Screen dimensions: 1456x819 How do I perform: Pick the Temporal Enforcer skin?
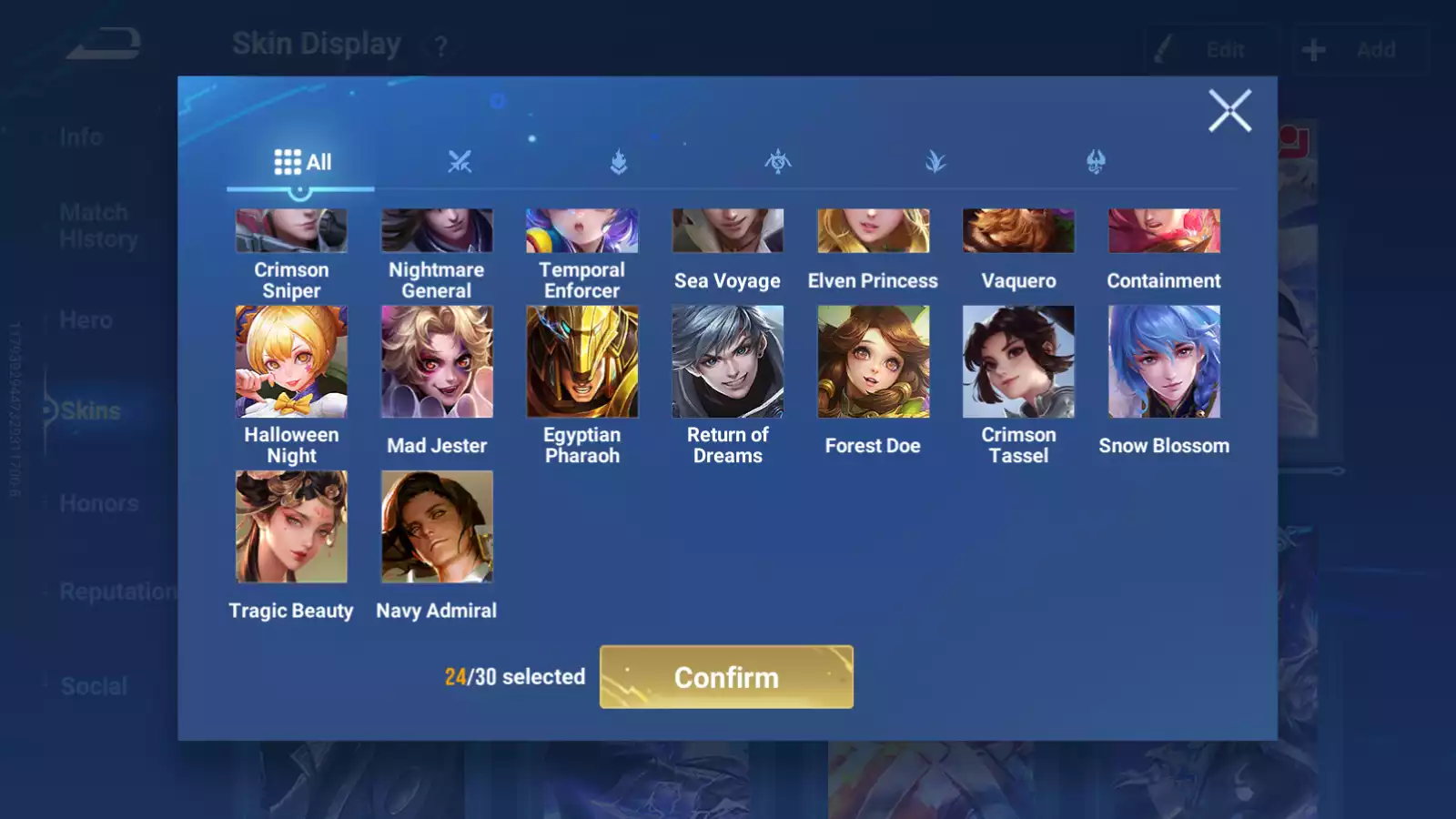[582, 232]
